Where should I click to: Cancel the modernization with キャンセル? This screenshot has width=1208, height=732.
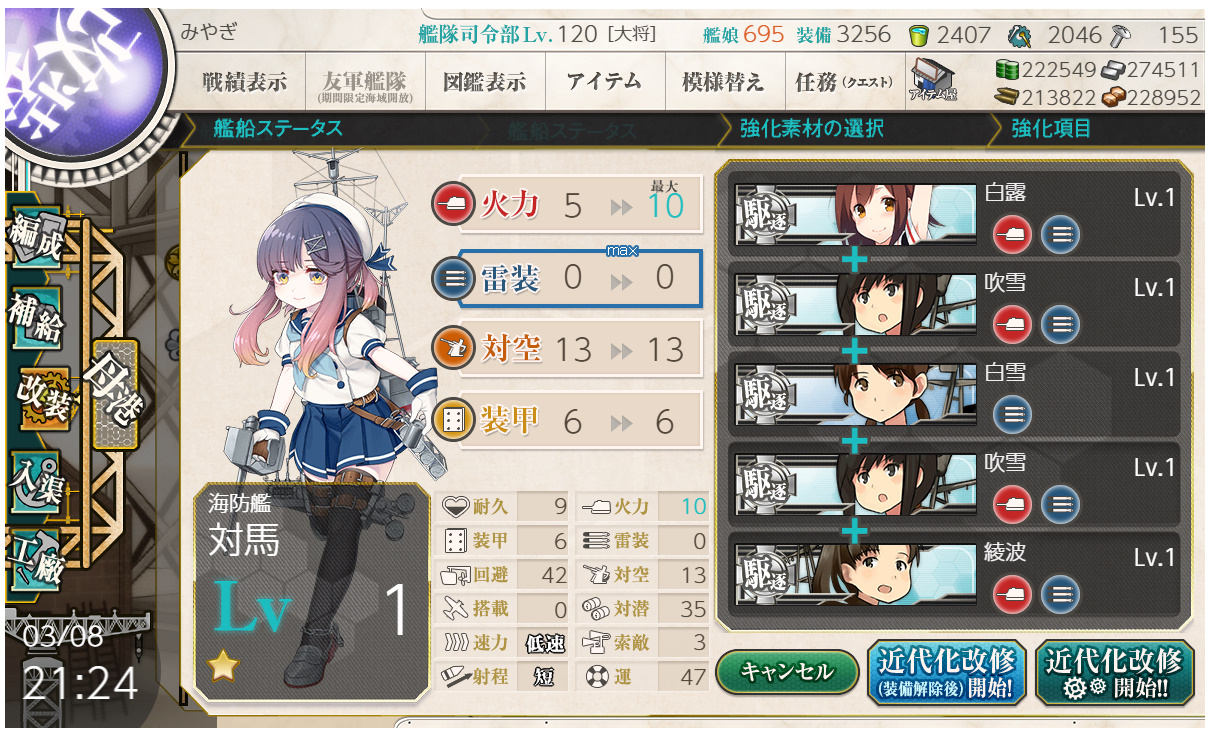click(787, 672)
